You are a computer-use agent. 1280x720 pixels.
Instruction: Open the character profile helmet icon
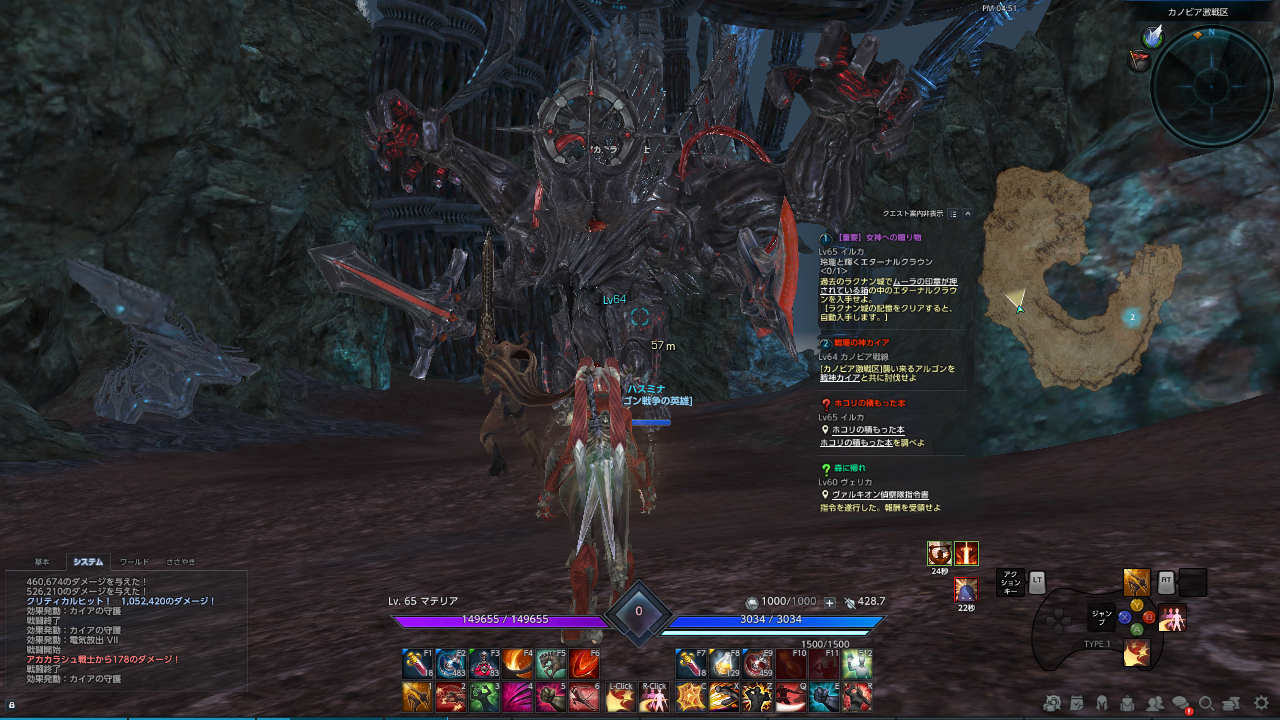tap(1102, 704)
